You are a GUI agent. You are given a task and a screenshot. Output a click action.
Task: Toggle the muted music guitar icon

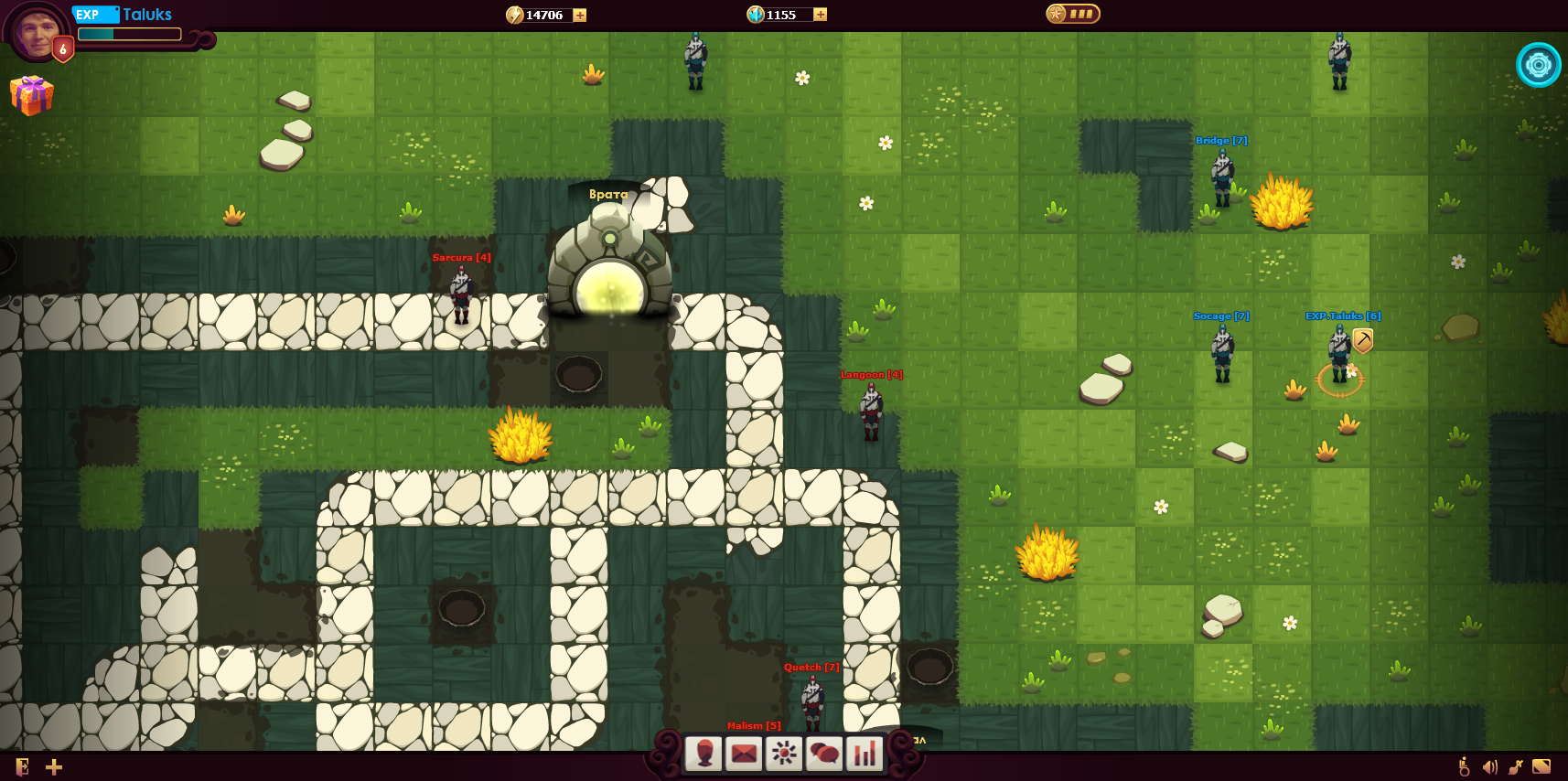click(x=1516, y=766)
